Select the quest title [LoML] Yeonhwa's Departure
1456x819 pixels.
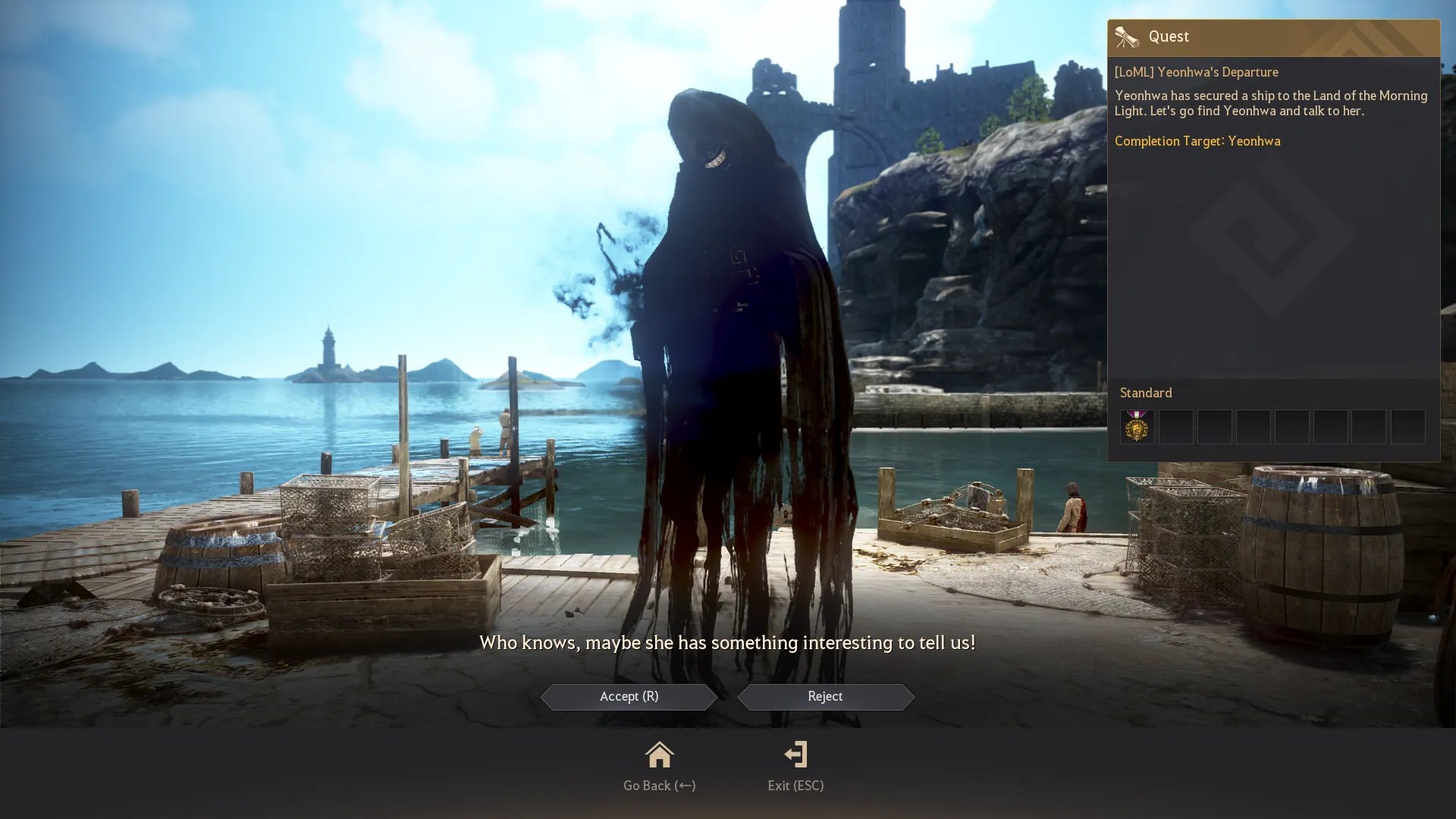(x=1196, y=72)
